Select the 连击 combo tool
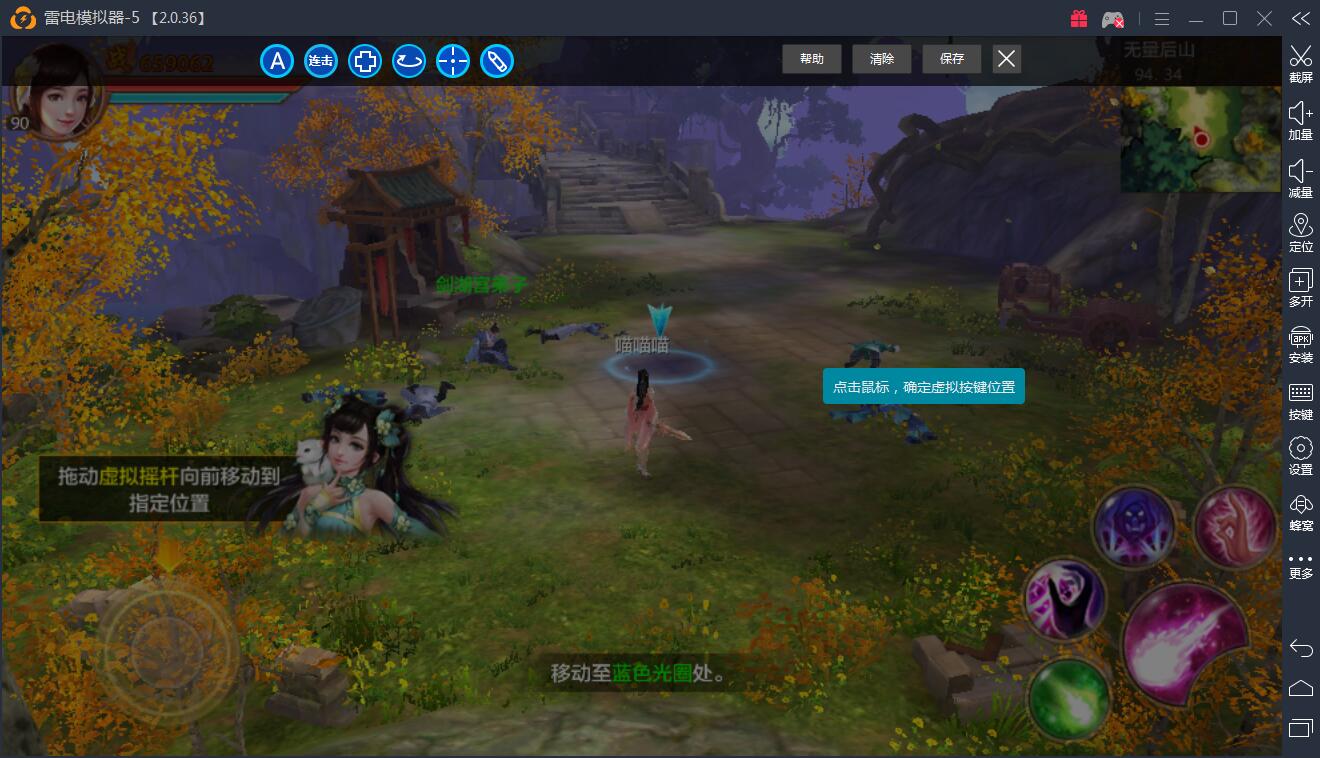 point(321,61)
